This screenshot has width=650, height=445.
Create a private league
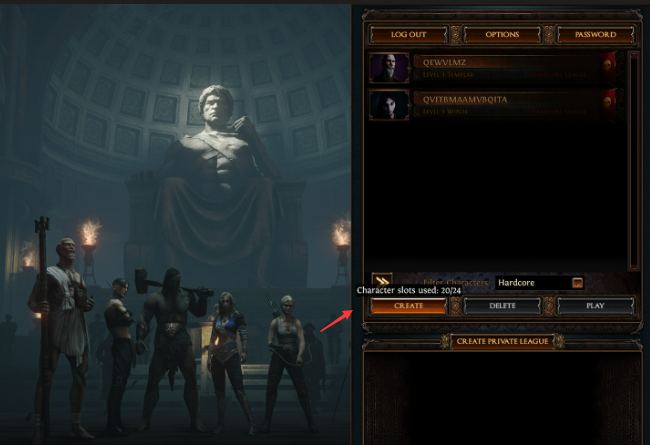click(x=501, y=342)
